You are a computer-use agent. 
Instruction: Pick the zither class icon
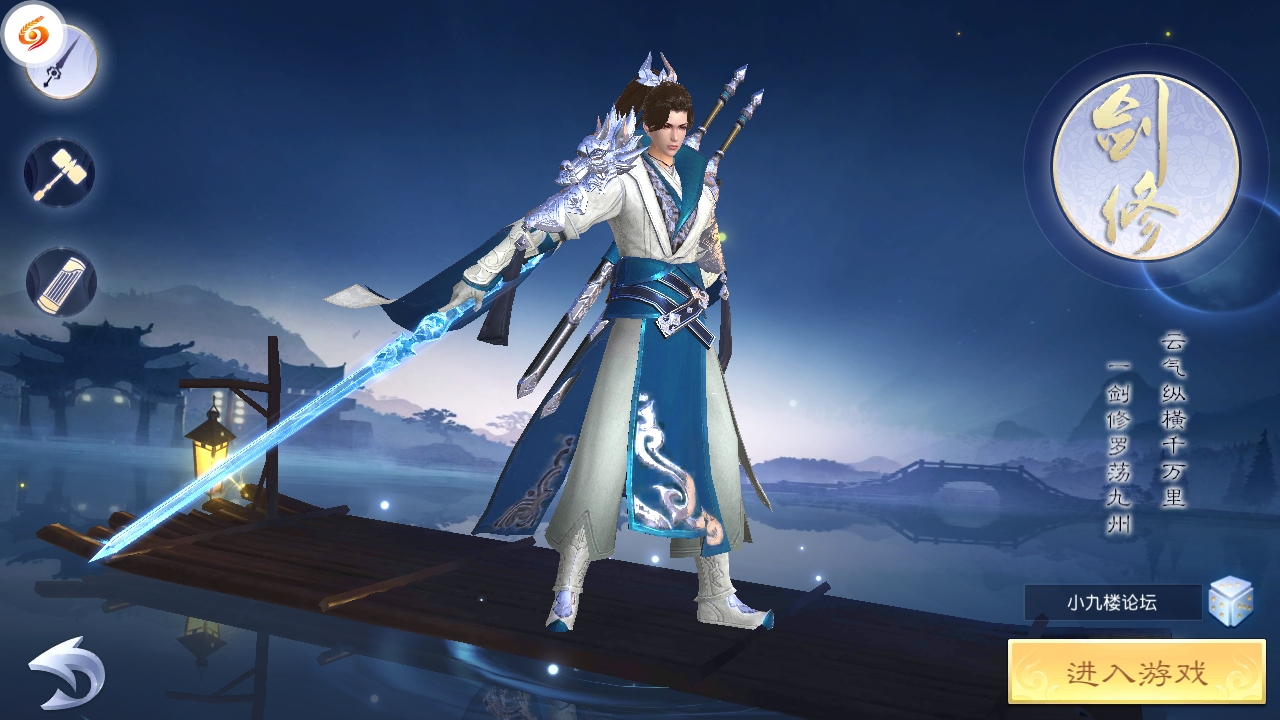[61, 282]
